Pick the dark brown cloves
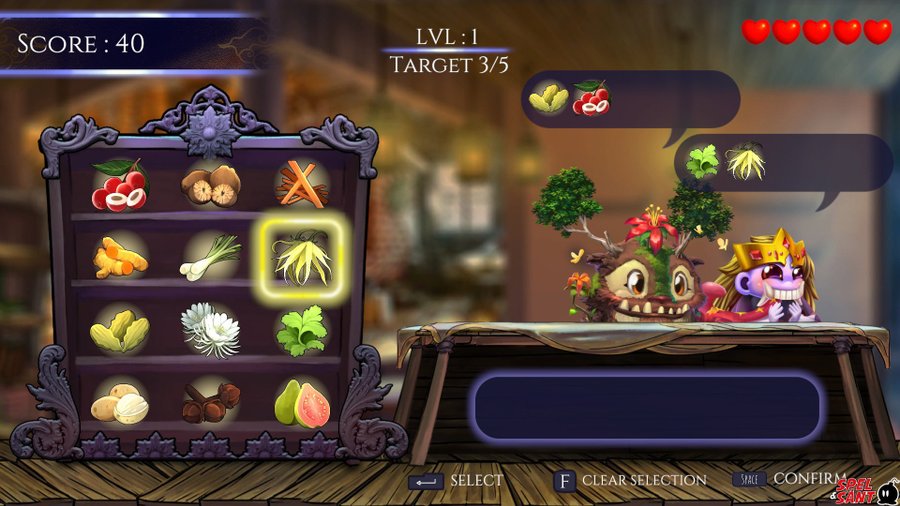The image size is (900, 506). pos(211,403)
